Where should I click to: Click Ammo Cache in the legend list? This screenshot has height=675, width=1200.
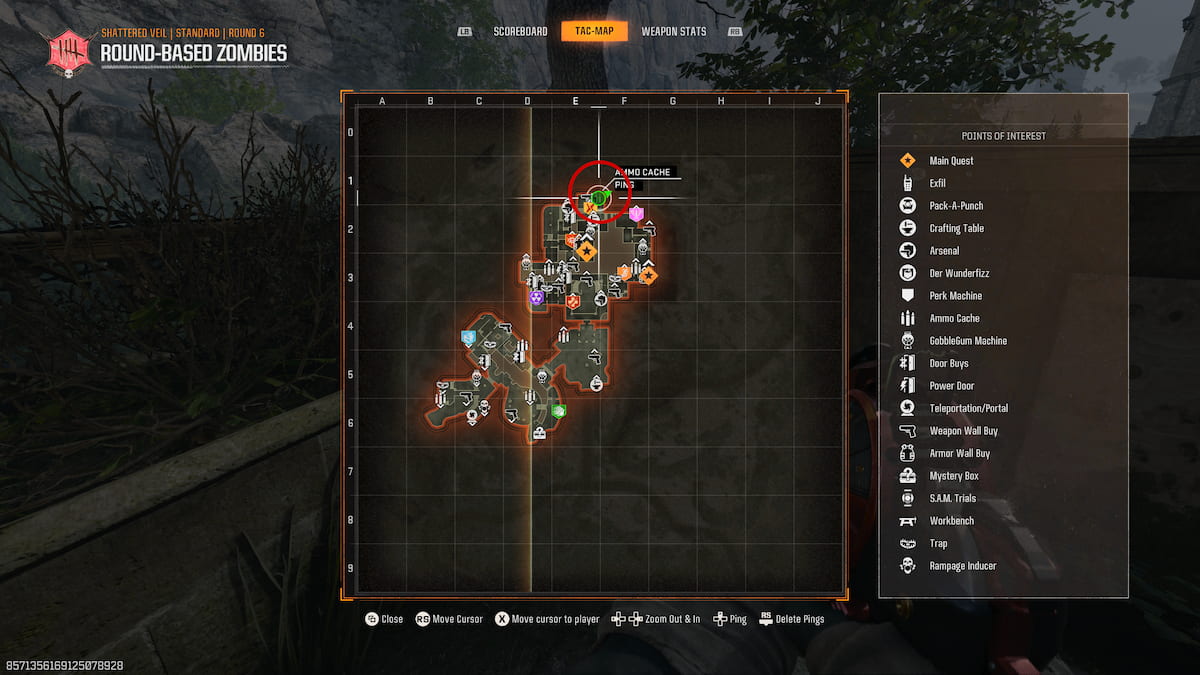pyautogui.click(x=954, y=318)
